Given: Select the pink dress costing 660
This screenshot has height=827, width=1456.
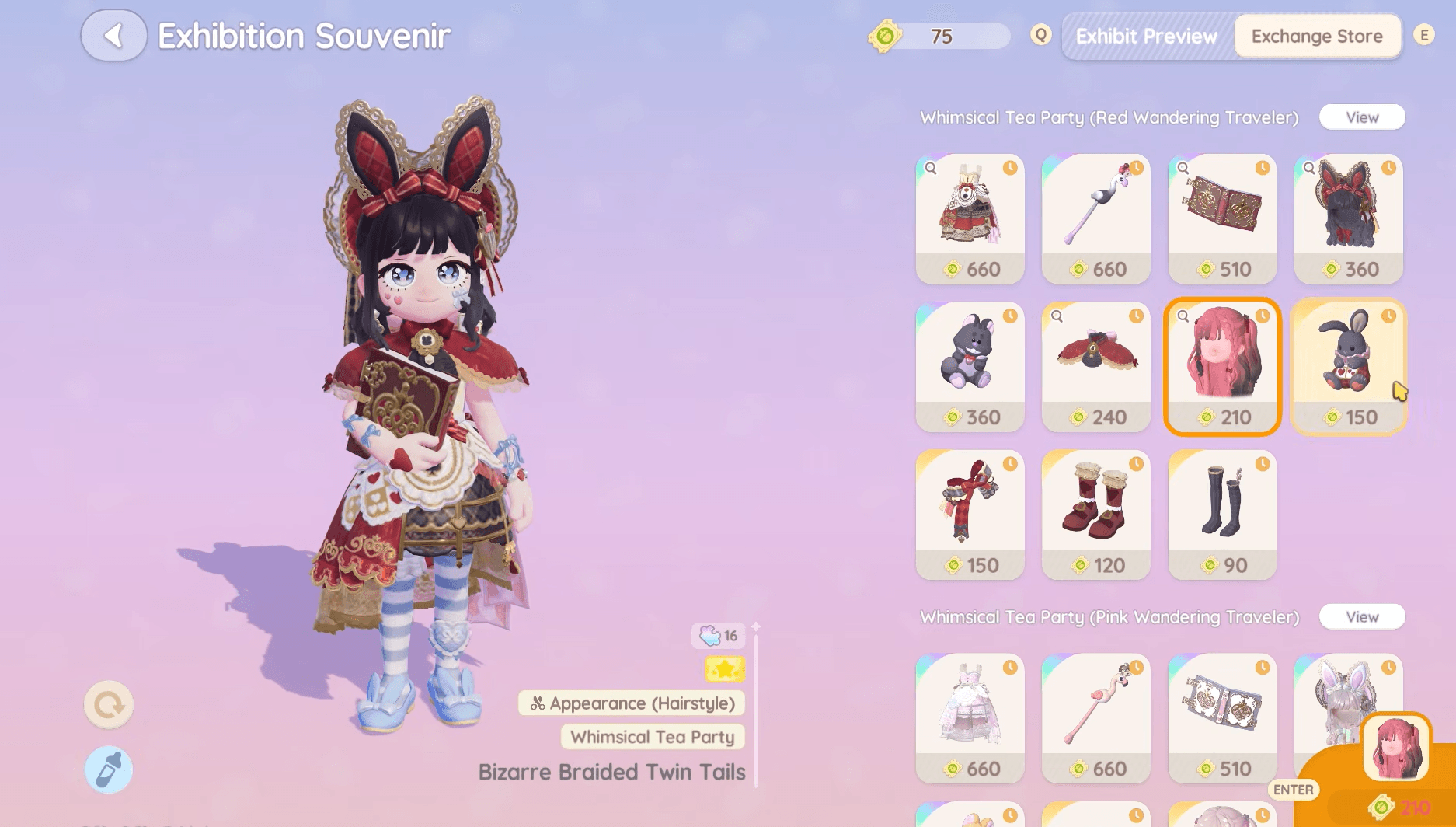Looking at the screenshot, I should pyautogui.click(x=970, y=717).
